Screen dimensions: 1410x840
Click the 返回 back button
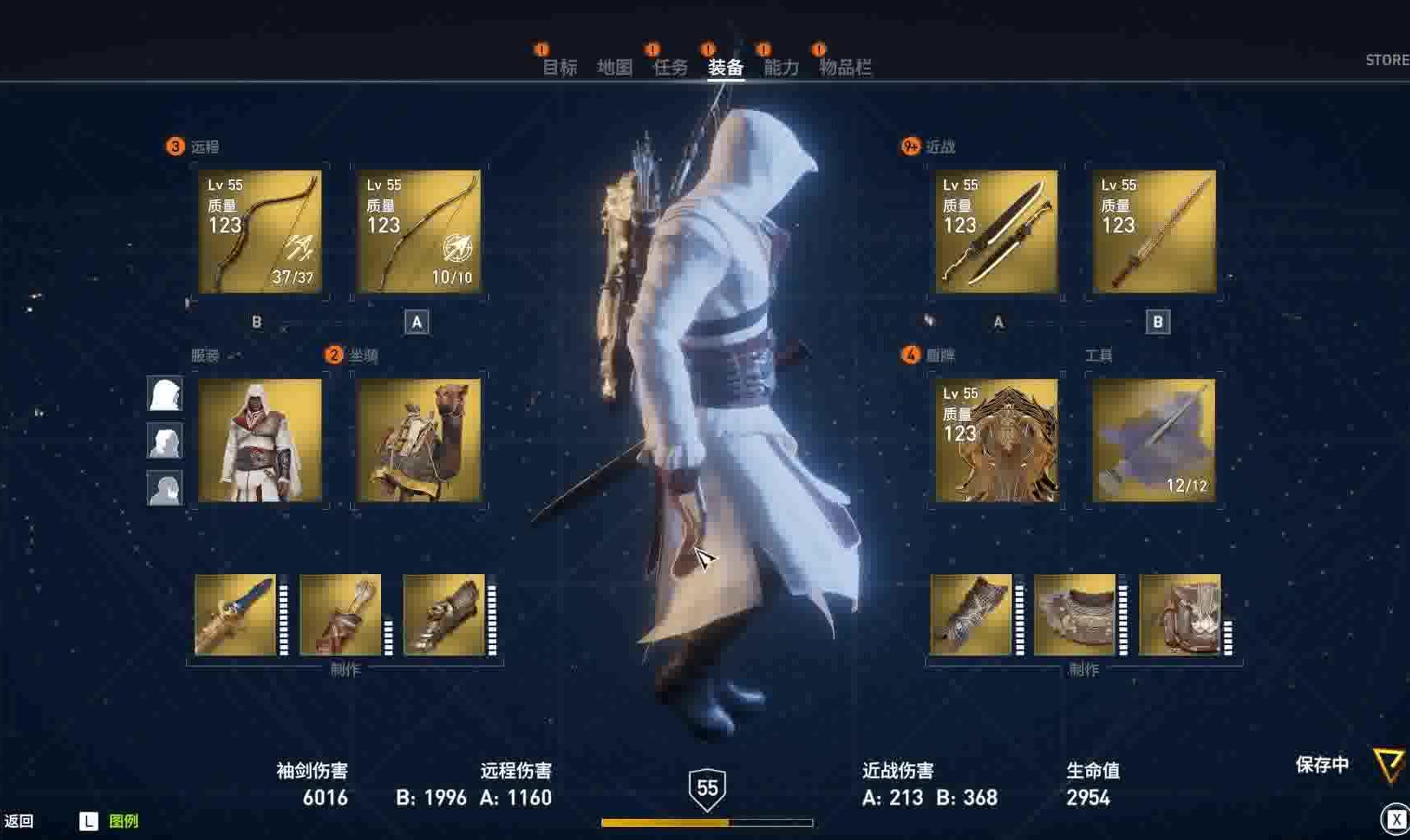(x=19, y=821)
